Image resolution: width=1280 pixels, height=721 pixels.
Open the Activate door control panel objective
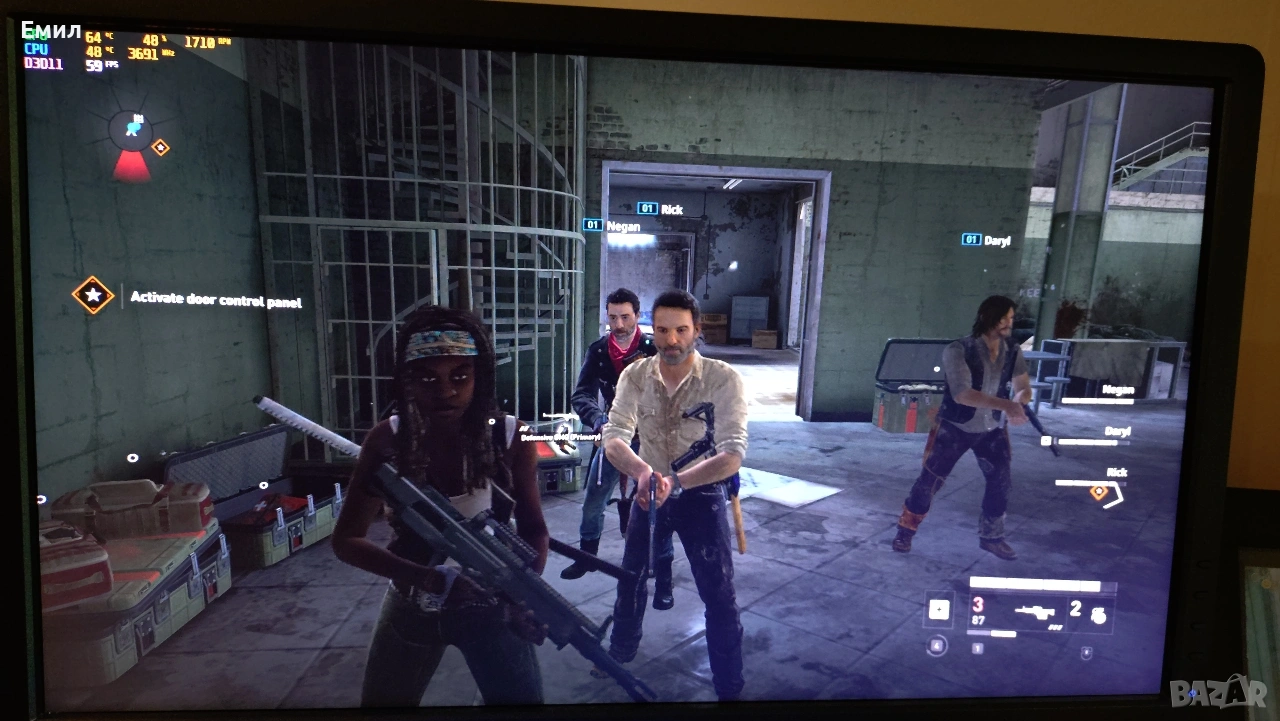(x=215, y=299)
